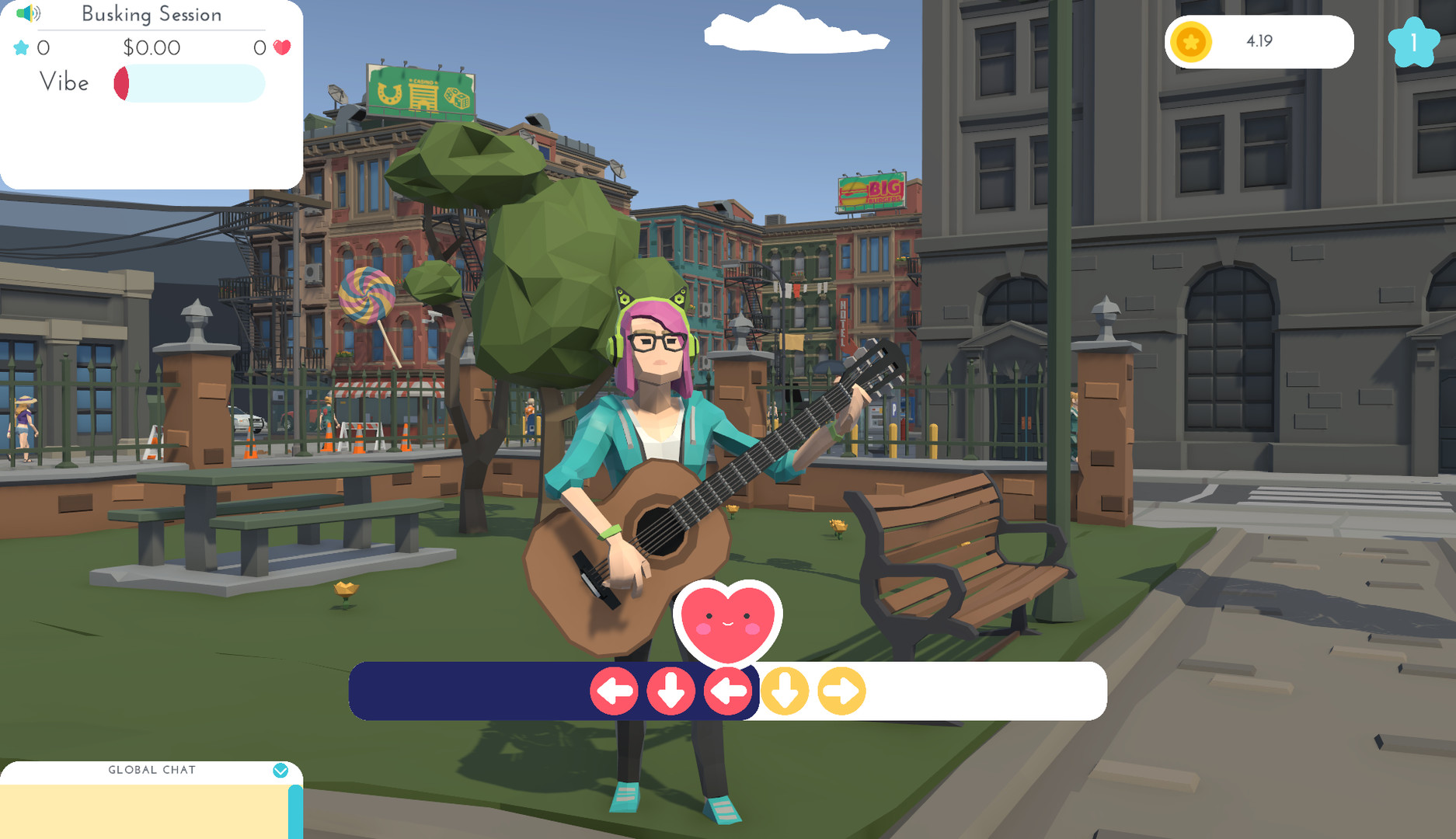This screenshot has width=1456, height=839.
Task: Tap the smiling heart above the rhythm bar
Action: click(729, 623)
